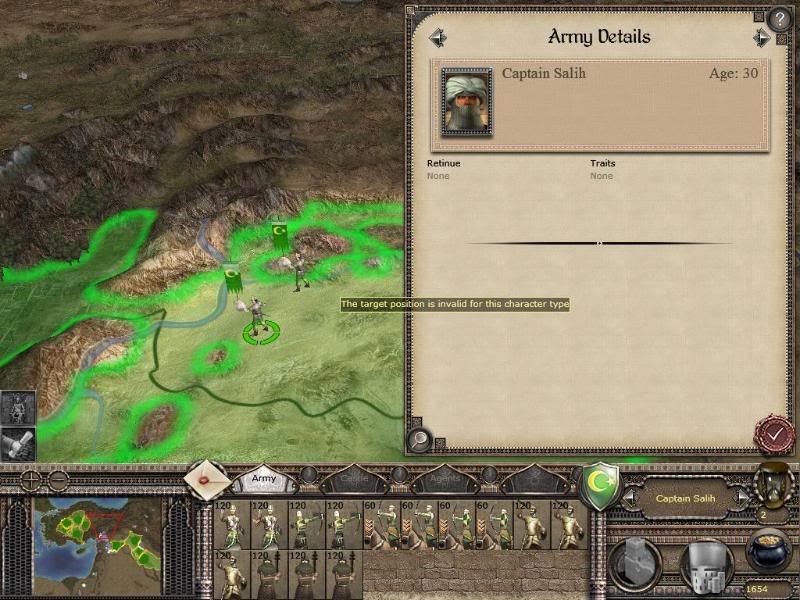Locate the army with the magnifying glass button

click(420, 437)
